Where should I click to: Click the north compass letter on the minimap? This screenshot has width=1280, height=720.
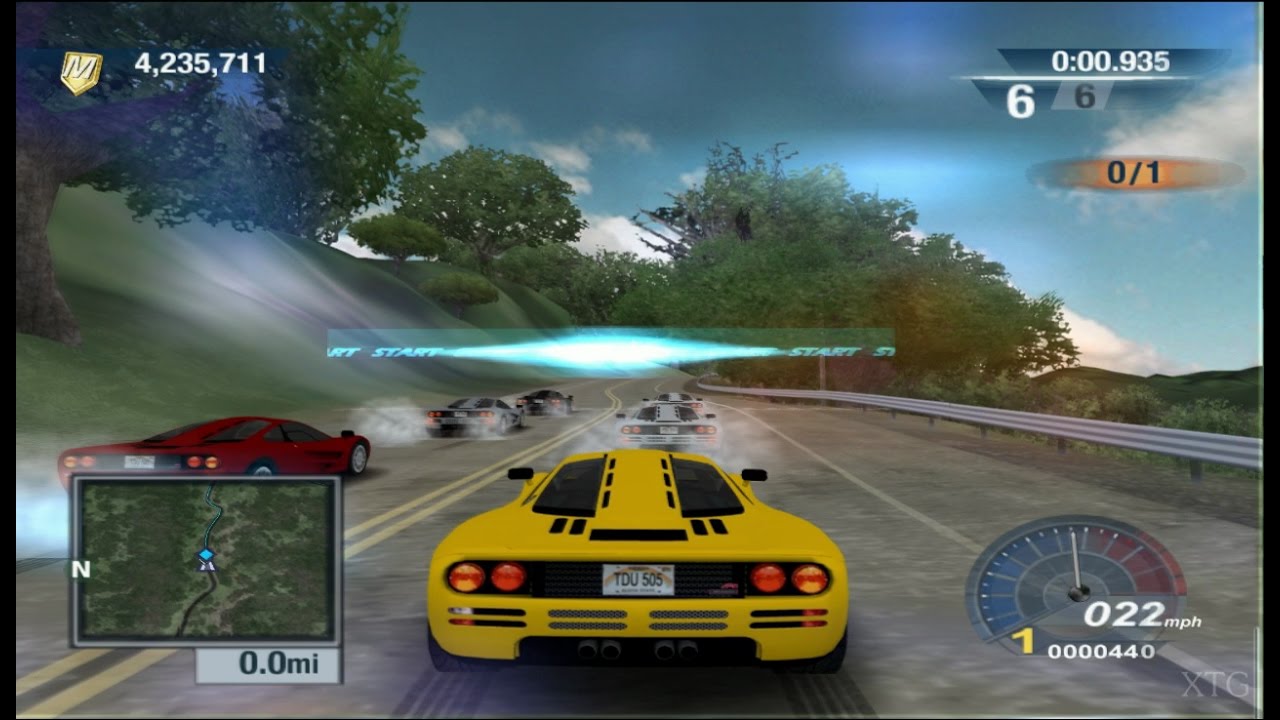pos(80,566)
